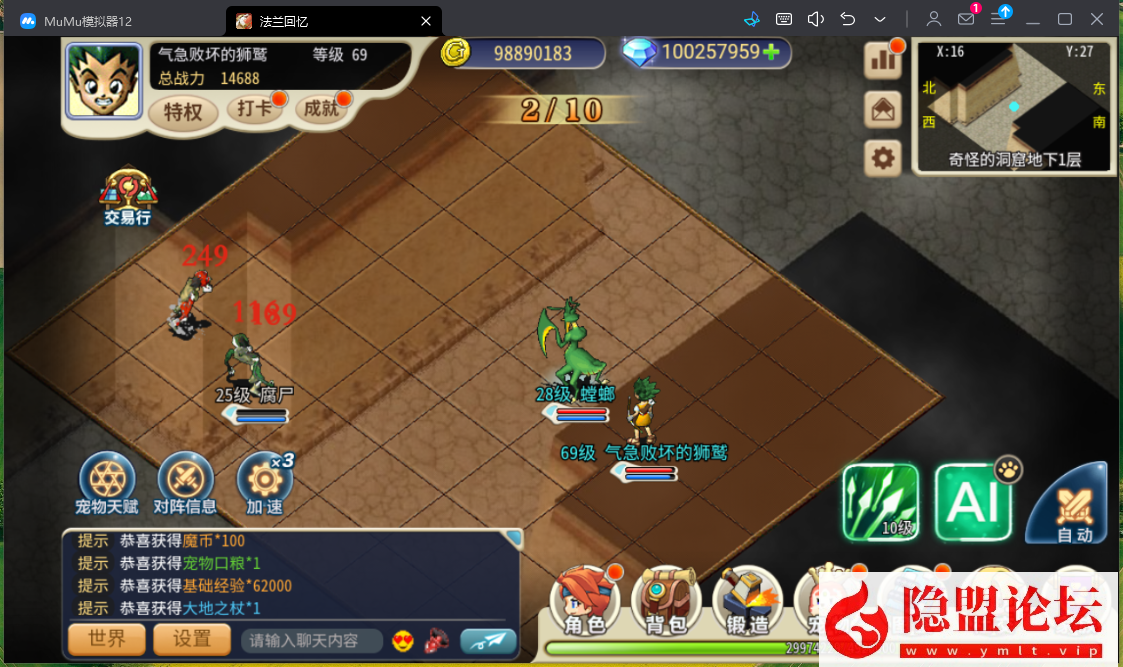
Task: Toggle the AI pet button
Action: pos(972,502)
